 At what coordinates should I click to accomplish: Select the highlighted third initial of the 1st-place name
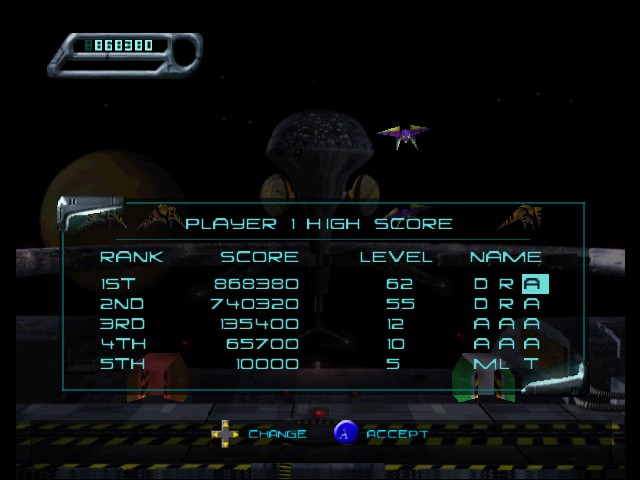pos(534,284)
